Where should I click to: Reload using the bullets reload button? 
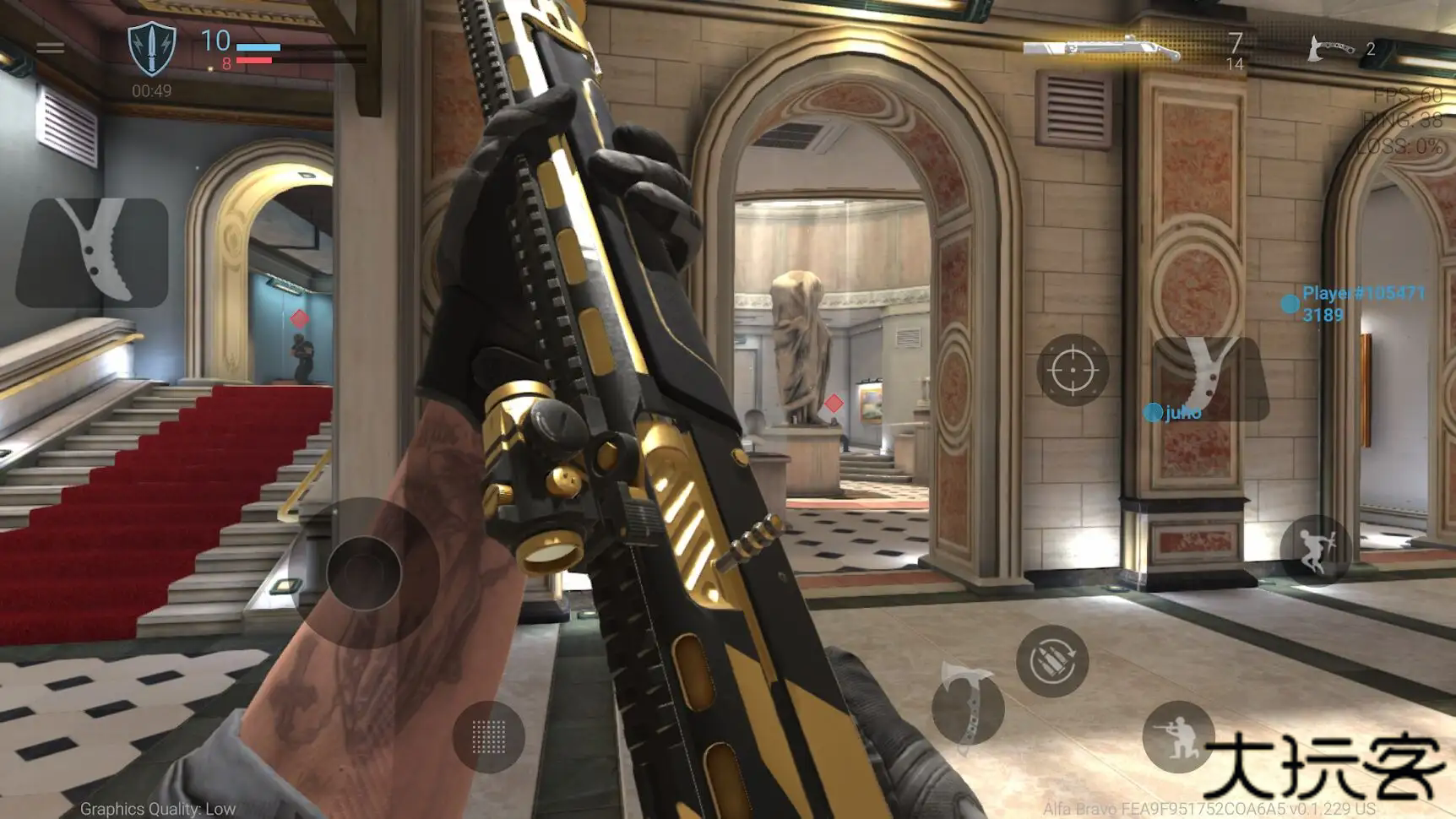(1052, 661)
